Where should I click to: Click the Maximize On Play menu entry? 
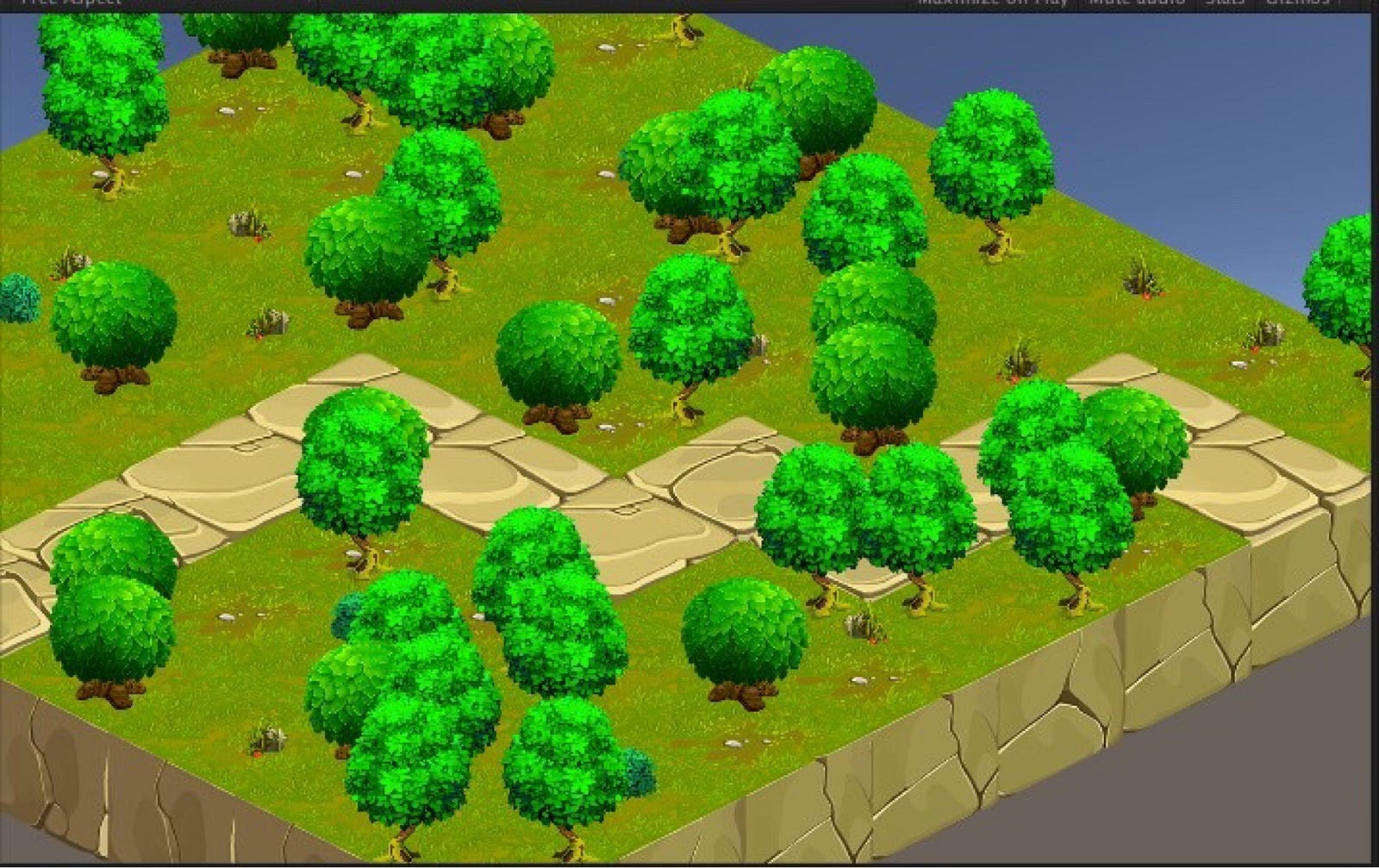[995, 5]
